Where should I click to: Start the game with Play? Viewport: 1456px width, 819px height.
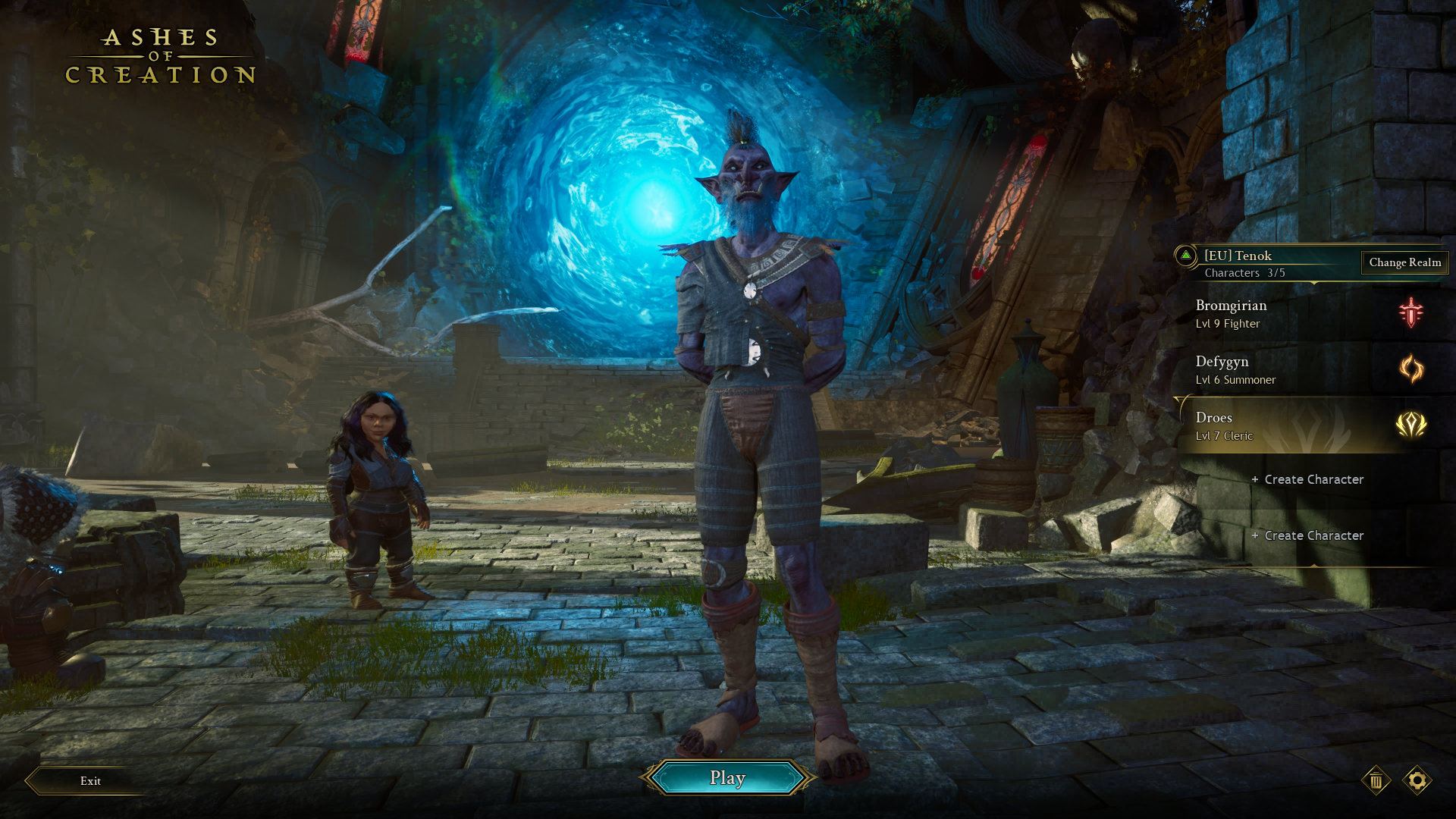727,778
